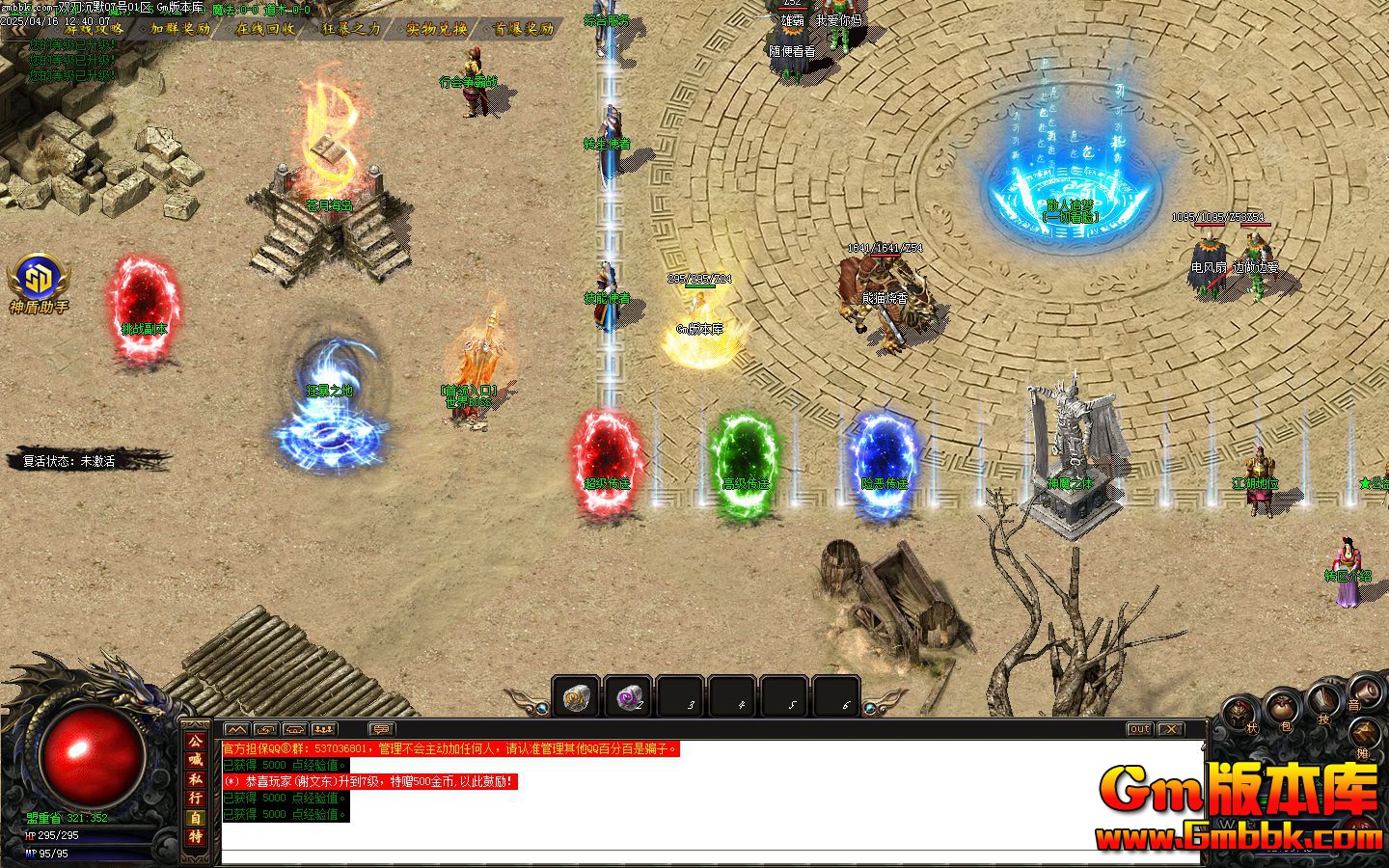Click the 音 horn sound icon
The image size is (1389, 868).
coord(1366,692)
